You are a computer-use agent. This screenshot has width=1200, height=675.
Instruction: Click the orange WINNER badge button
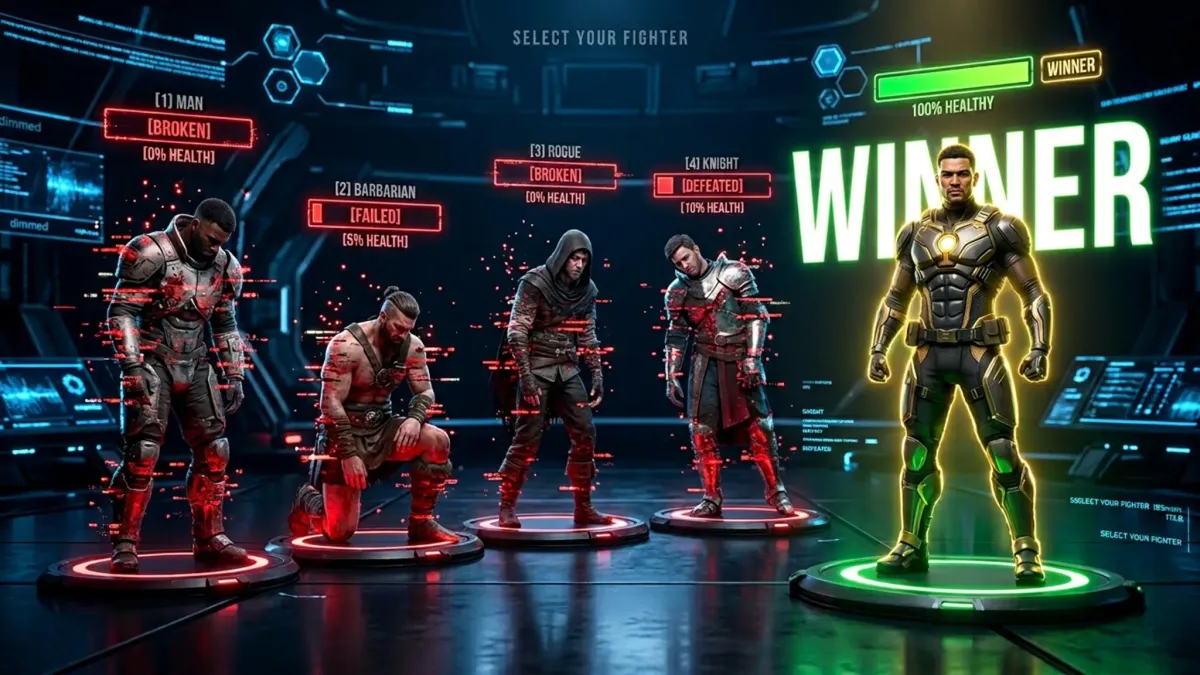(1070, 67)
